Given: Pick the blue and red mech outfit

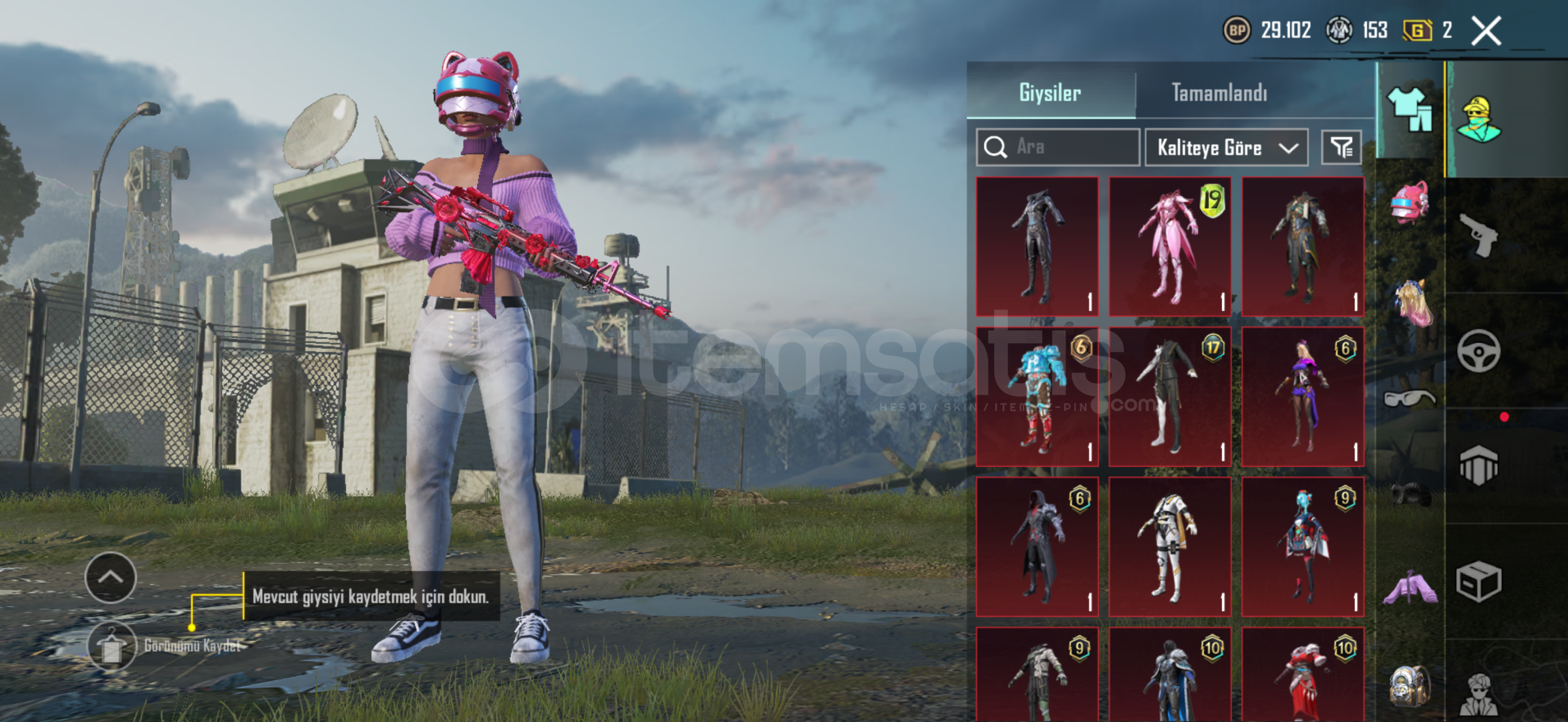Looking at the screenshot, I should pos(1037,396).
